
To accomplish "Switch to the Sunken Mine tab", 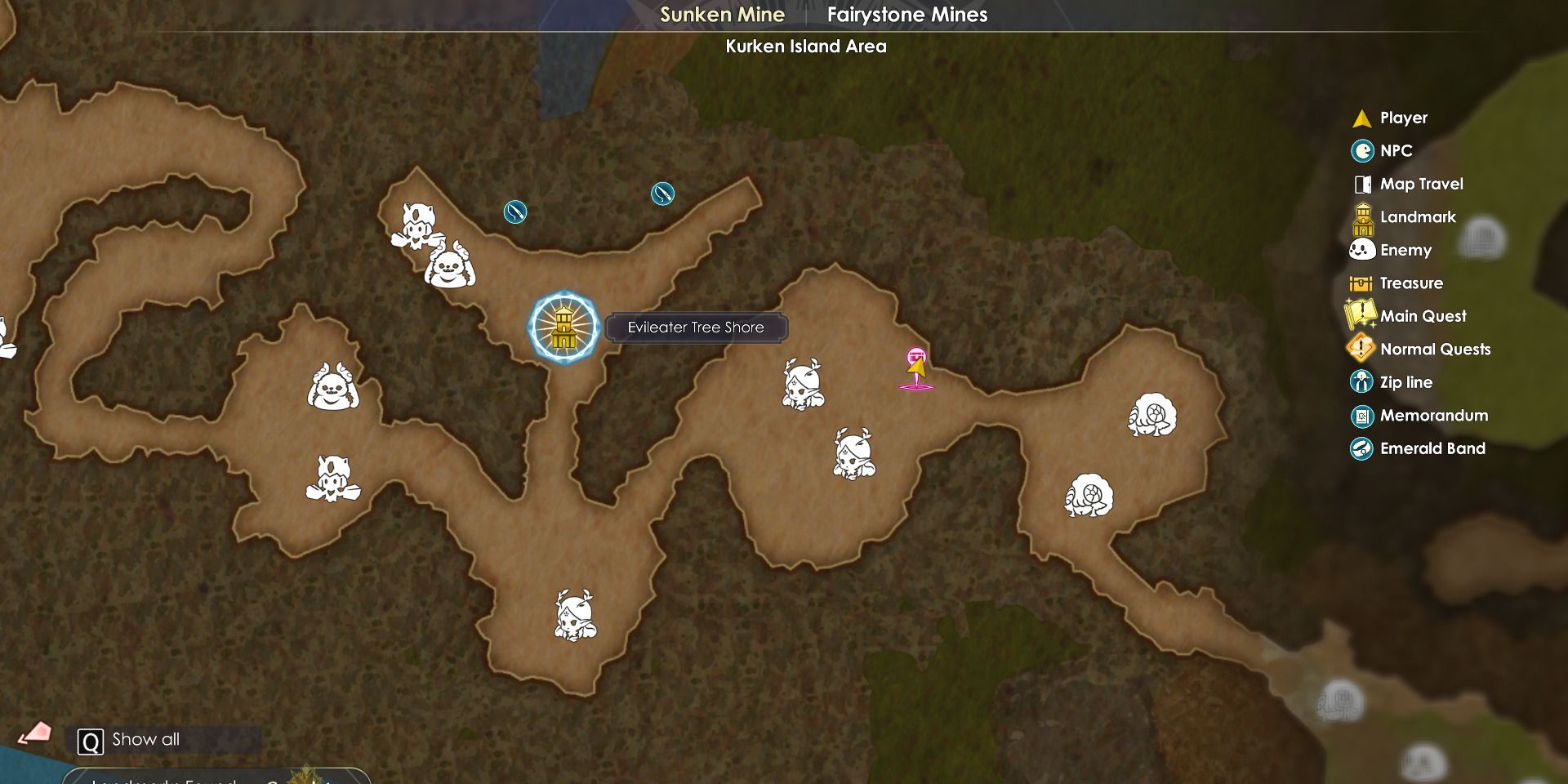I will click(722, 15).
